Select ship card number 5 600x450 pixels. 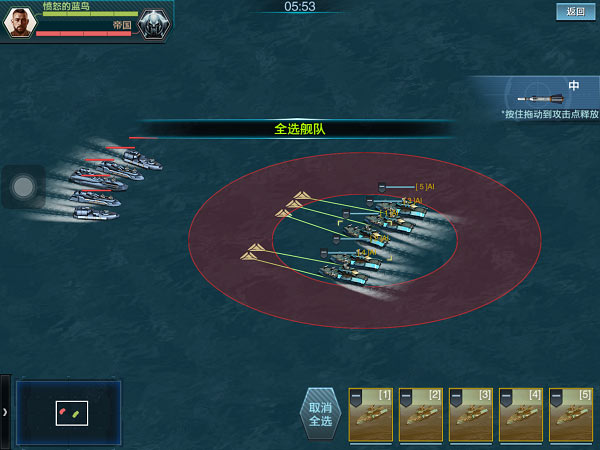pyautogui.click(x=570, y=415)
